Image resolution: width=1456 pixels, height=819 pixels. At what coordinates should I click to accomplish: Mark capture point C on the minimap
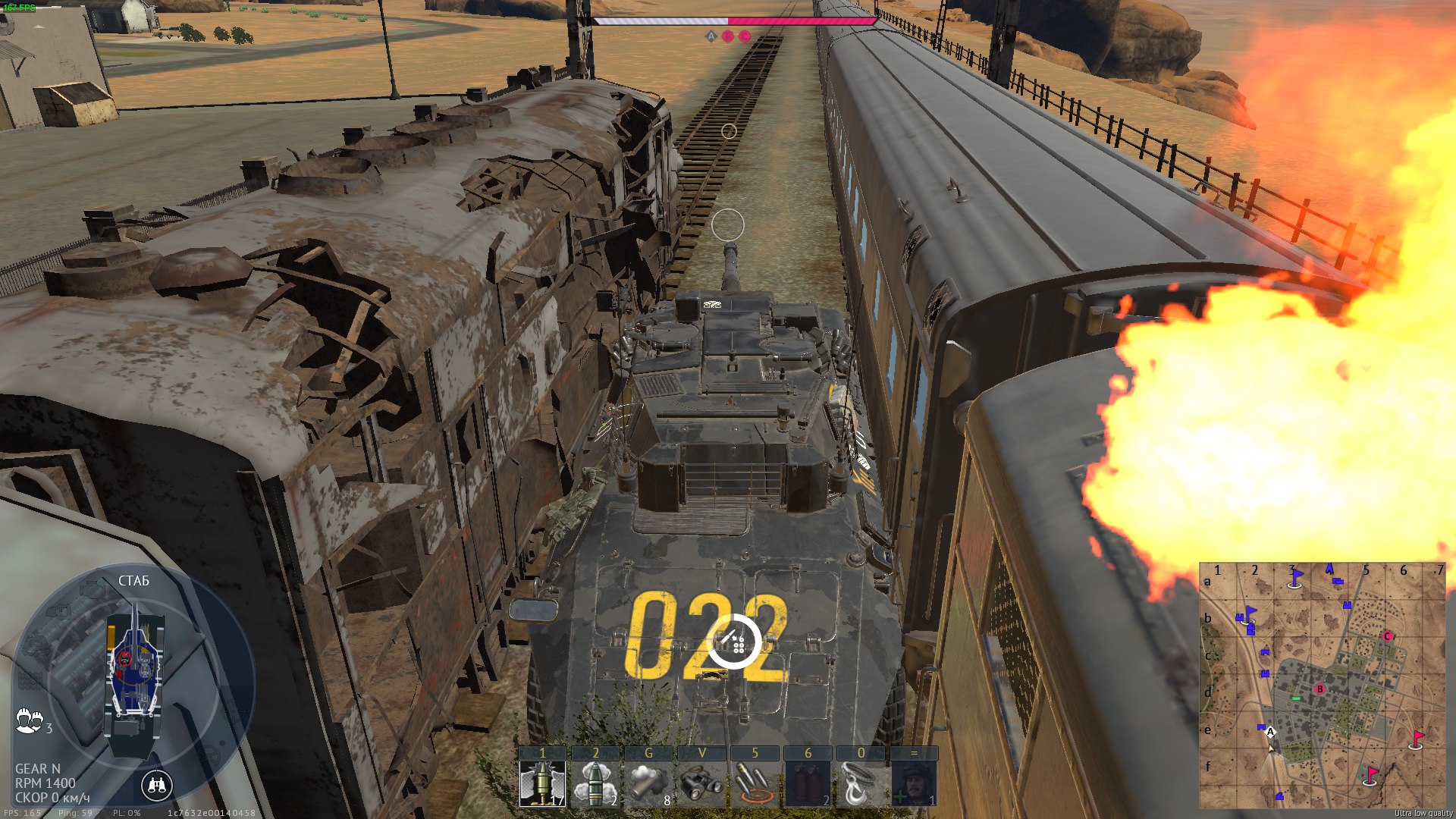1388,636
